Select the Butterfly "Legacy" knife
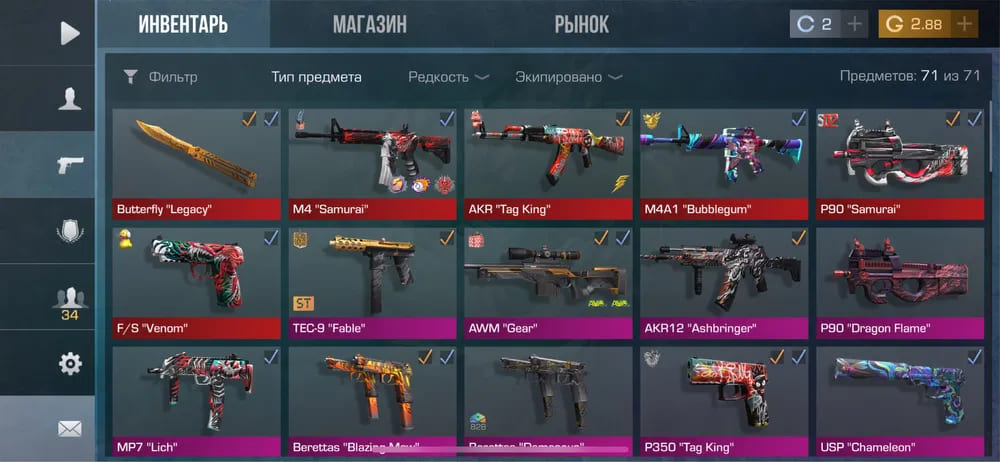The width and height of the screenshot is (1000, 462). (x=197, y=164)
